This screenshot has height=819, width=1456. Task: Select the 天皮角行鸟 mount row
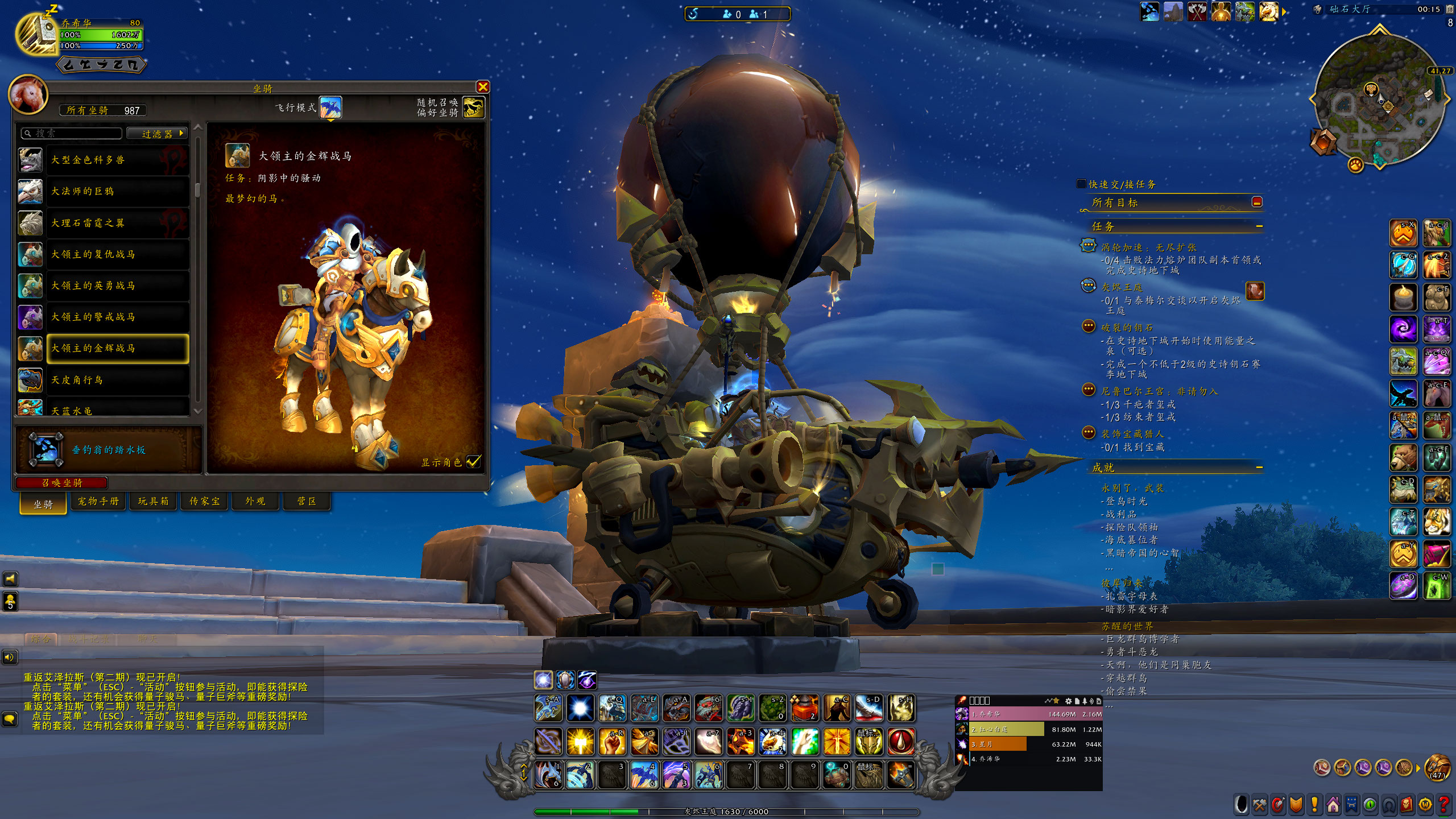tap(103, 380)
